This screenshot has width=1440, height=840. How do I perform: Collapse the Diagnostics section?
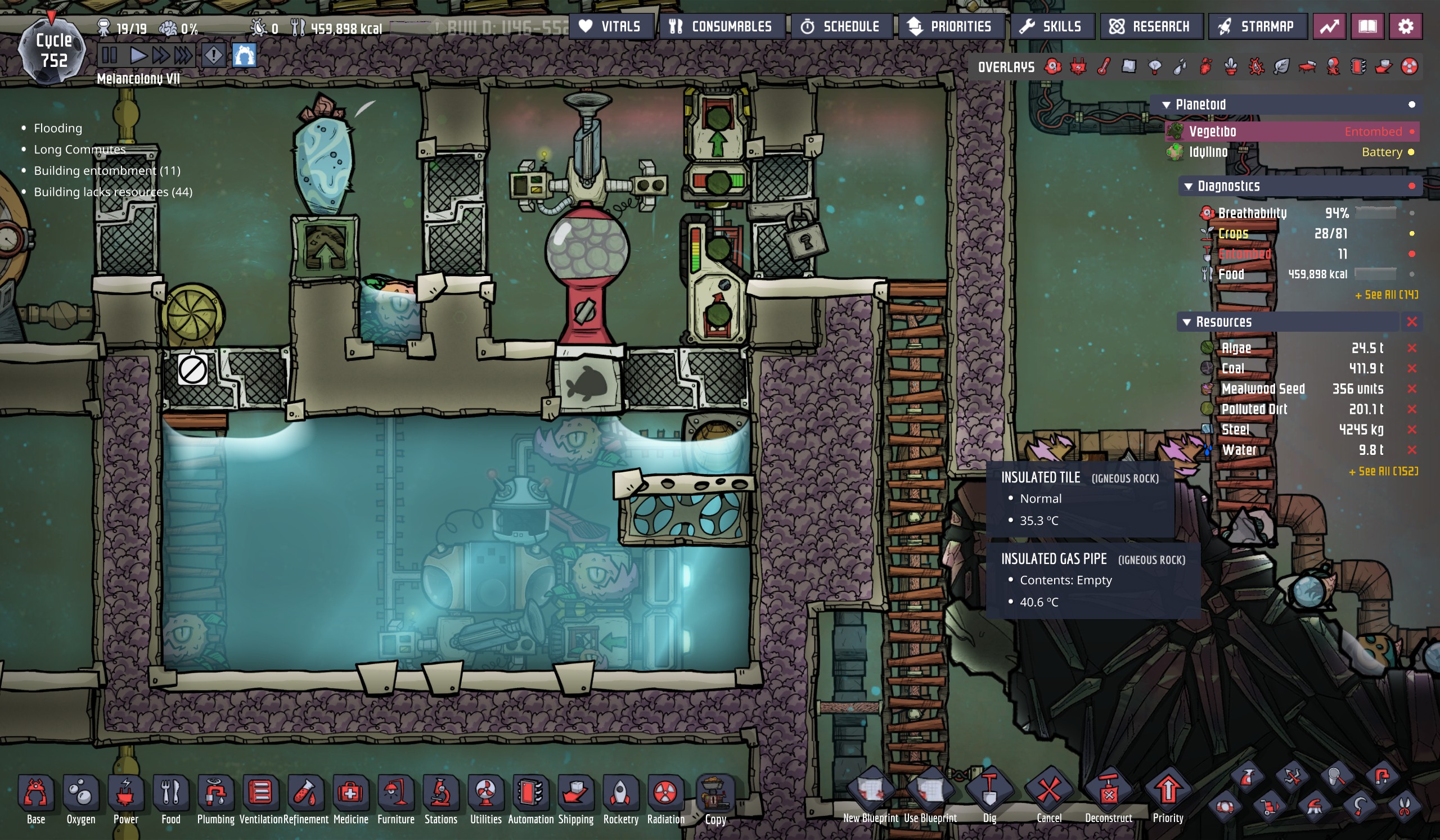click(x=1189, y=186)
